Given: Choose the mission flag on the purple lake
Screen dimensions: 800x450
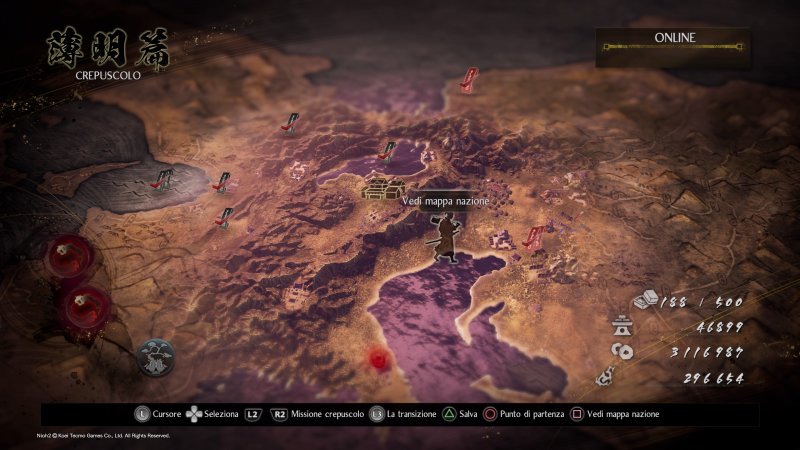Looking at the screenshot, I should [389, 152].
